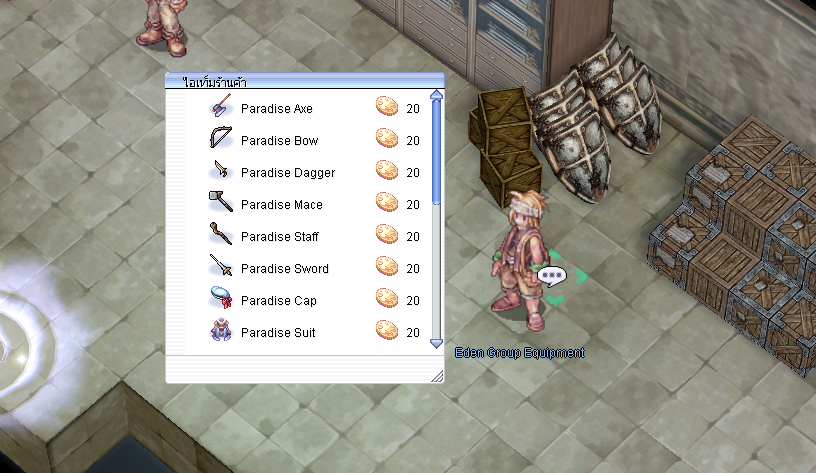
Task: Click the shop list's scroll-up arrow
Action: click(436, 96)
